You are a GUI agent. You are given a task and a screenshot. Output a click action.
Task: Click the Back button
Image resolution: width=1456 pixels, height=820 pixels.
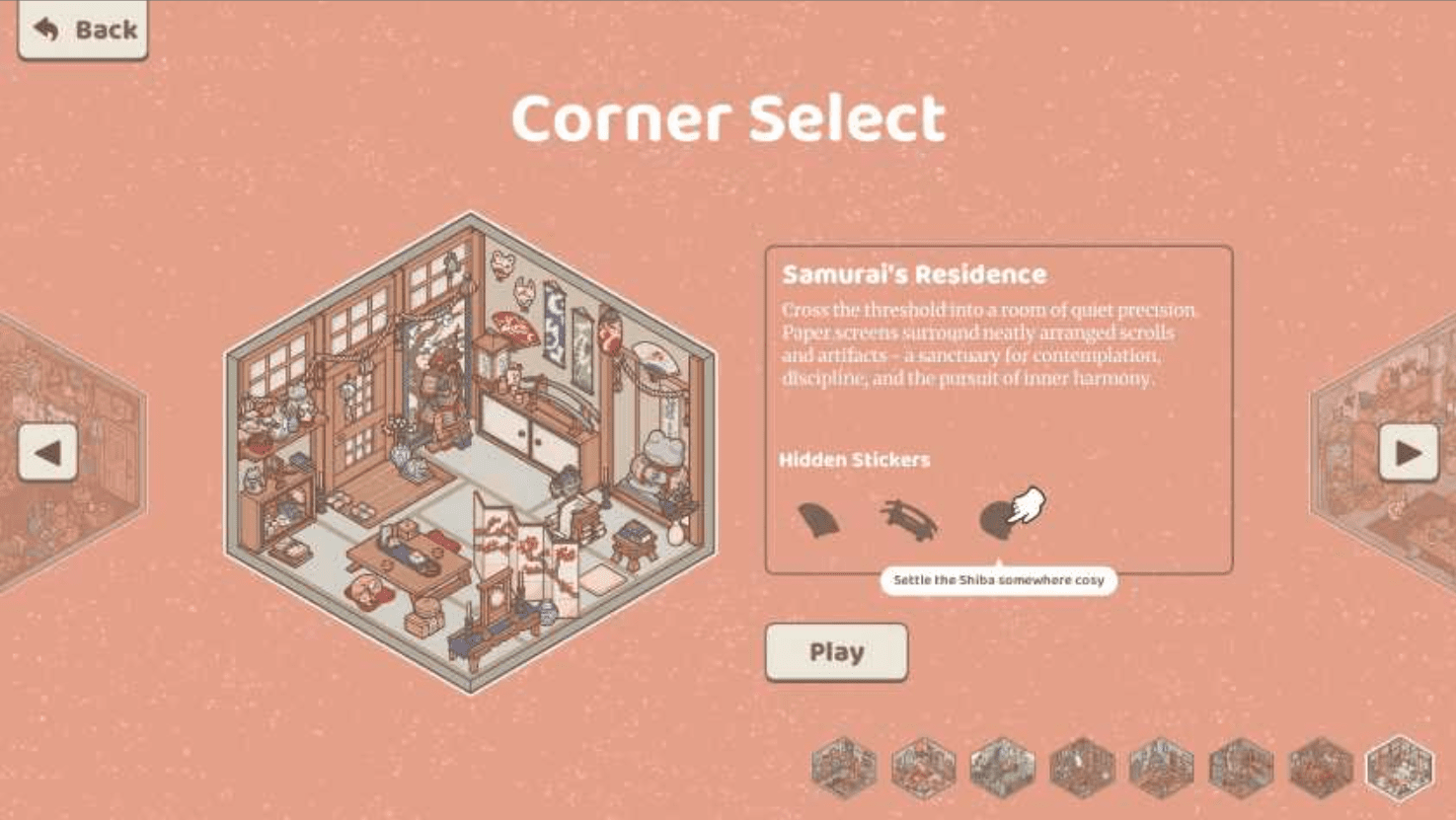pyautogui.click(x=82, y=29)
